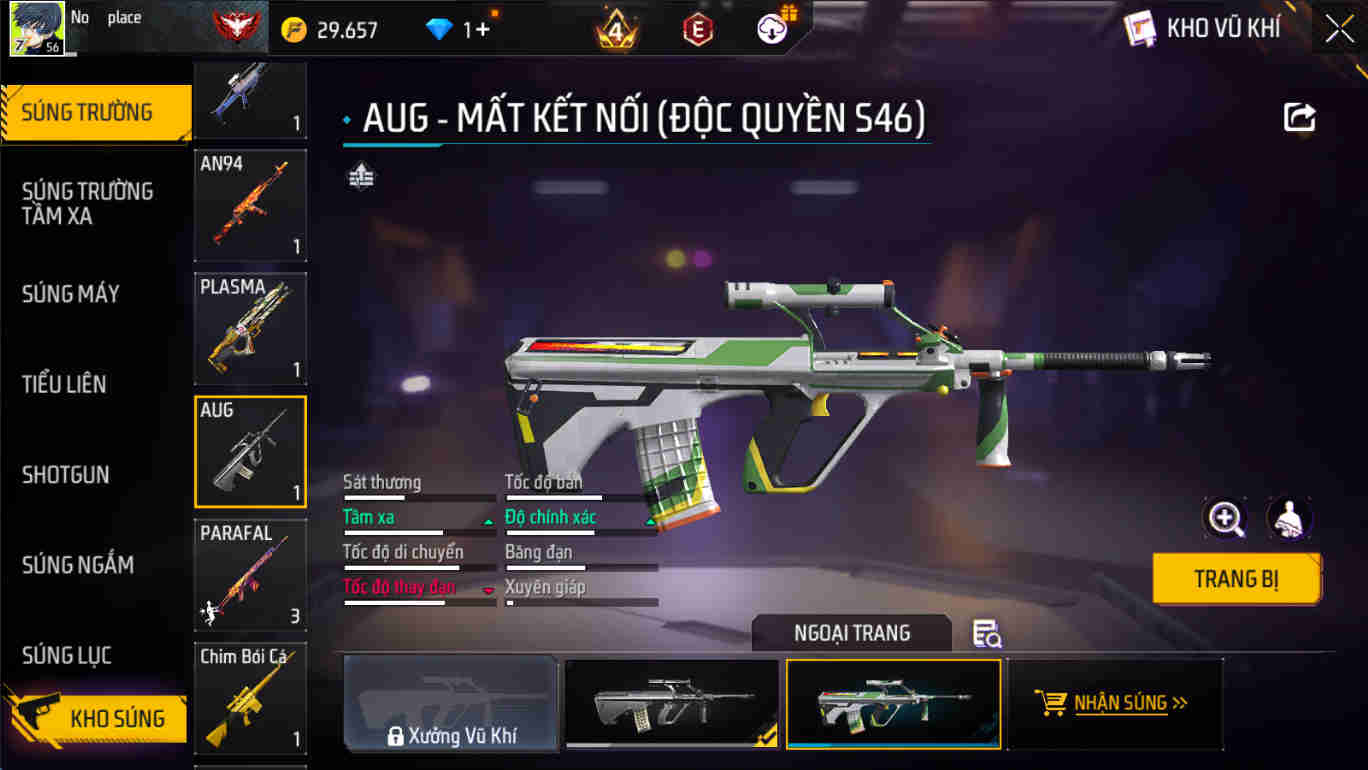Share the AUG skin
The height and width of the screenshot is (770, 1368).
[x=1299, y=118]
